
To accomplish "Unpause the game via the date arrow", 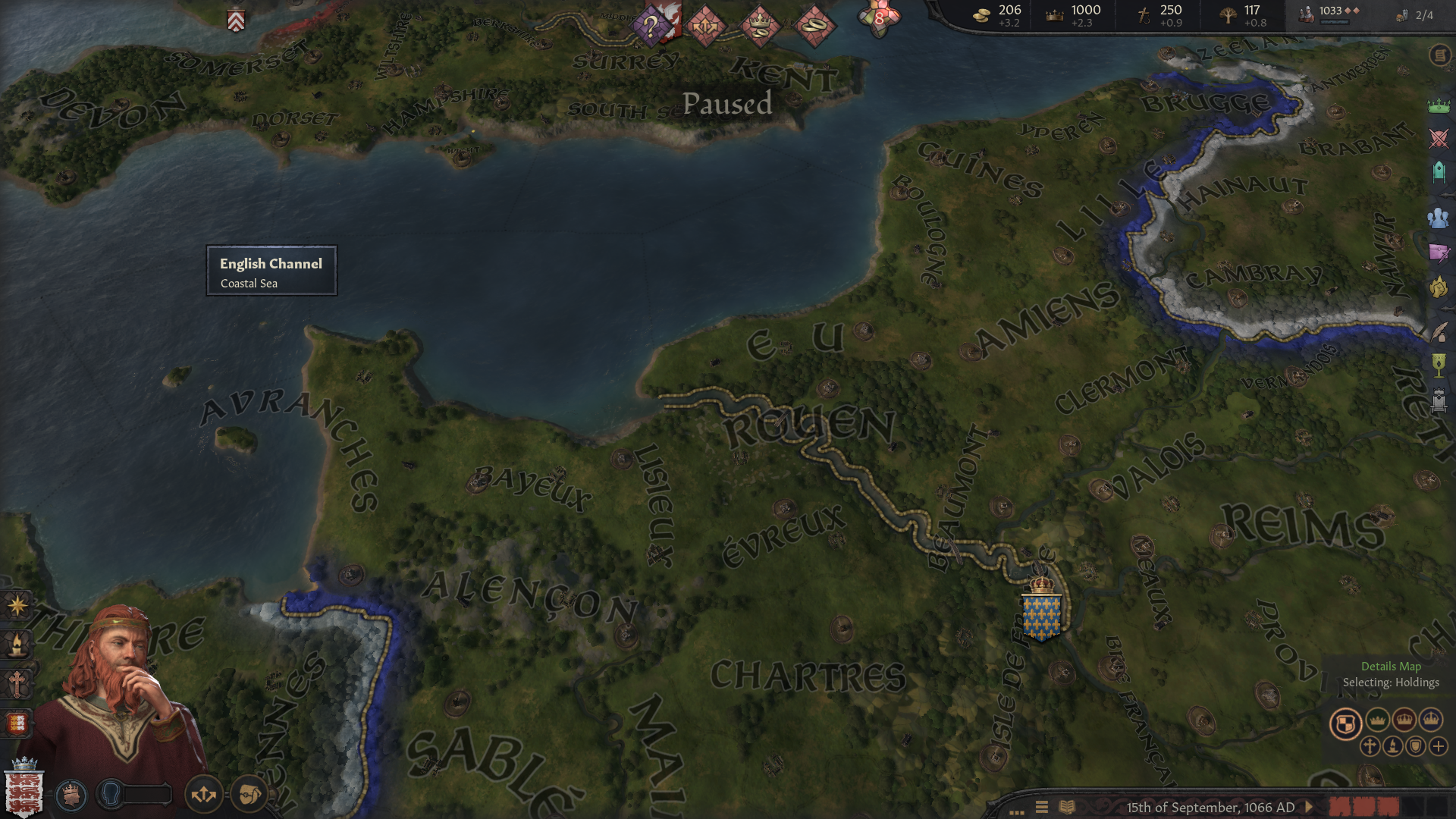I will click(x=1310, y=806).
